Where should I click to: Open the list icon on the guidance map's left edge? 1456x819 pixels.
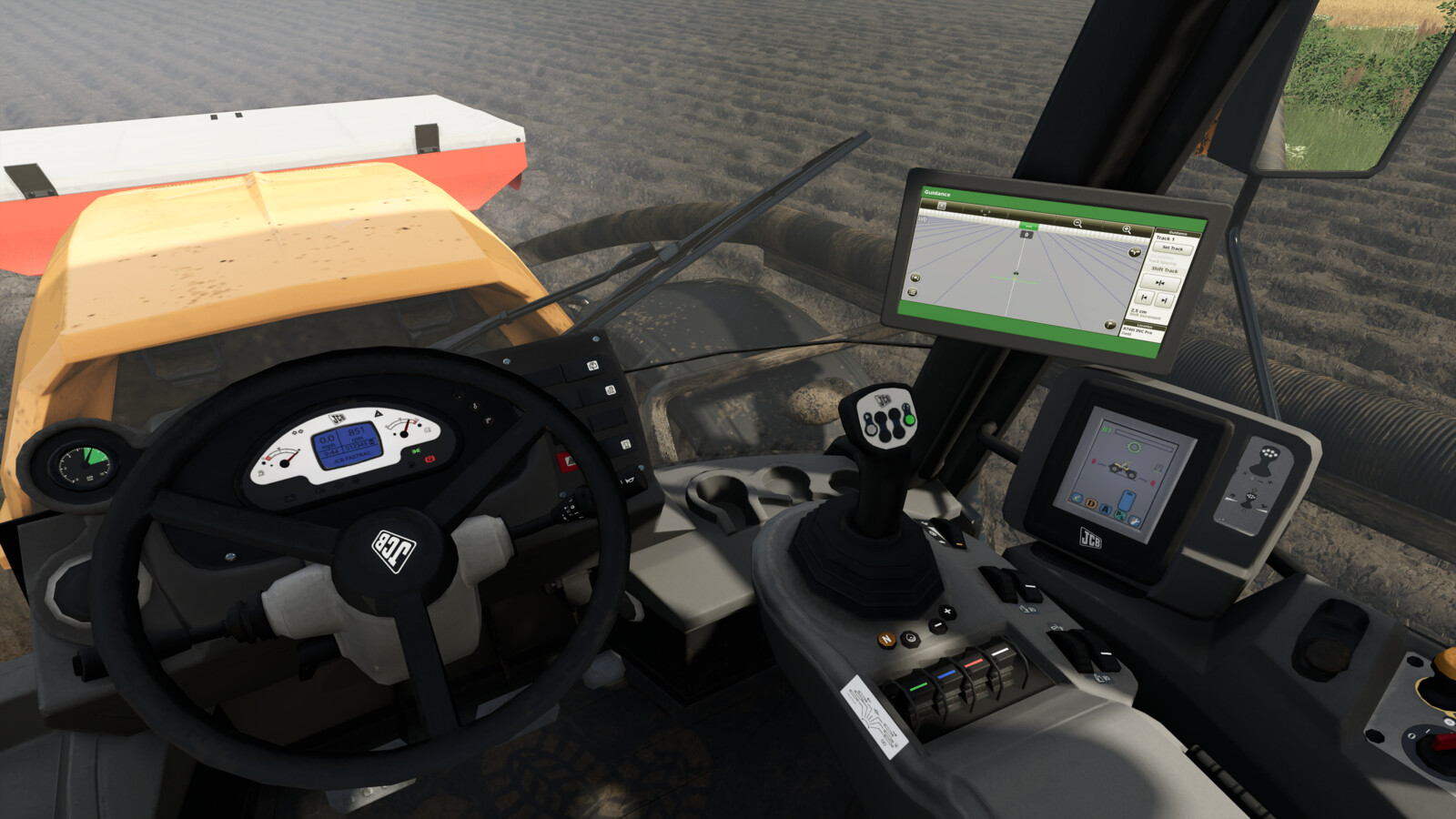912,292
